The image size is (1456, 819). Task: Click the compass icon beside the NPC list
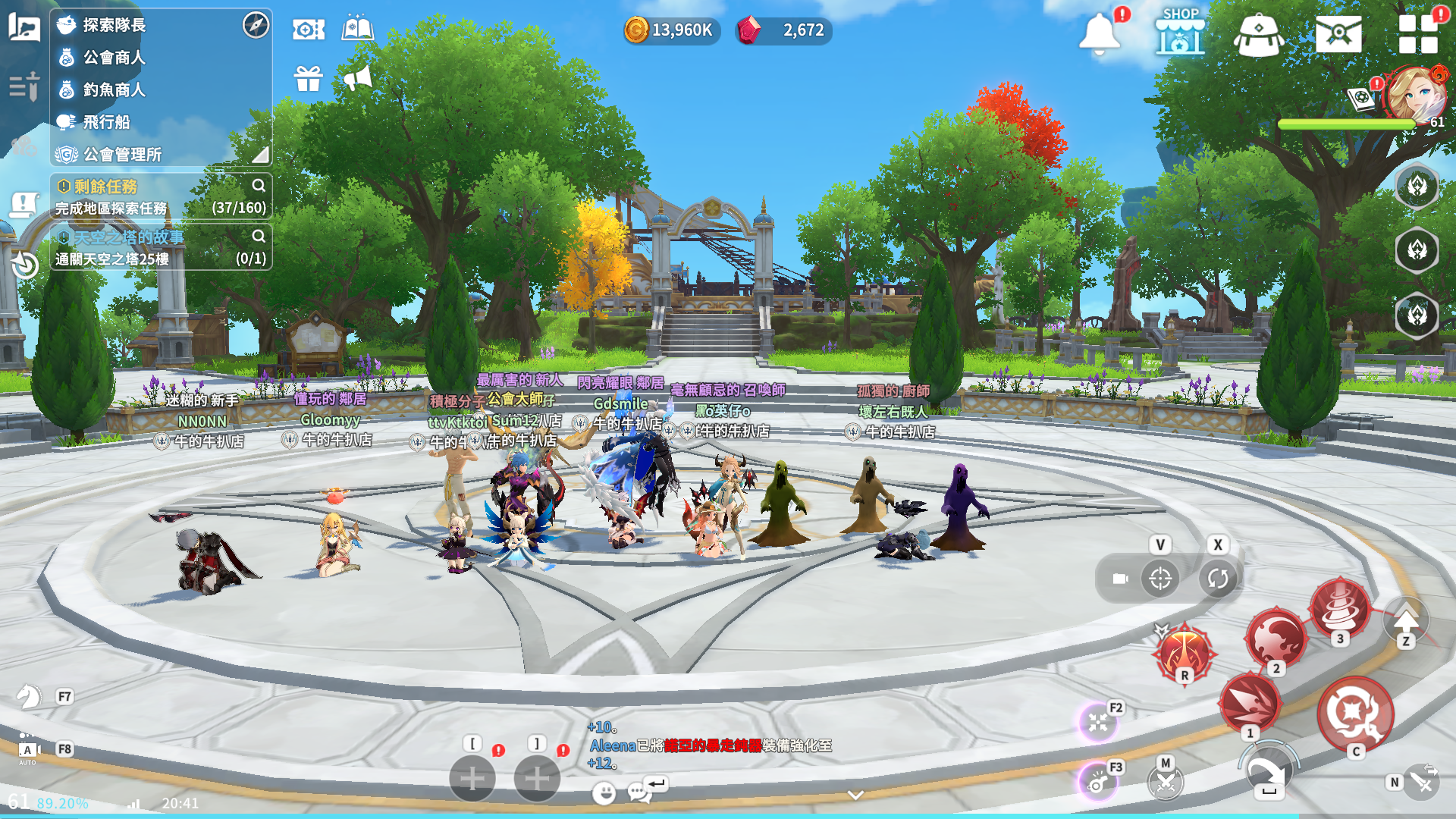pos(256,25)
